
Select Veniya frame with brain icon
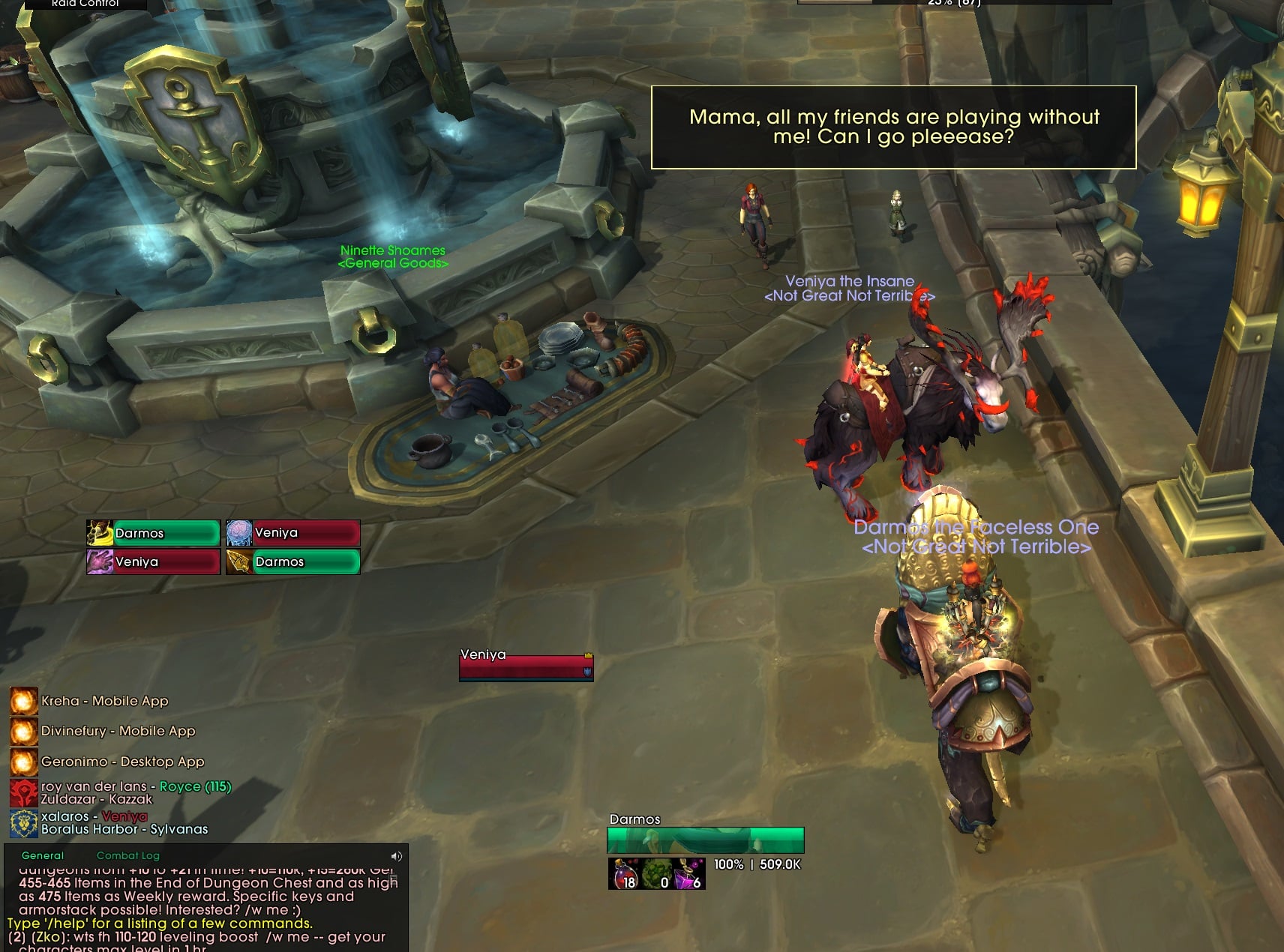293,533
